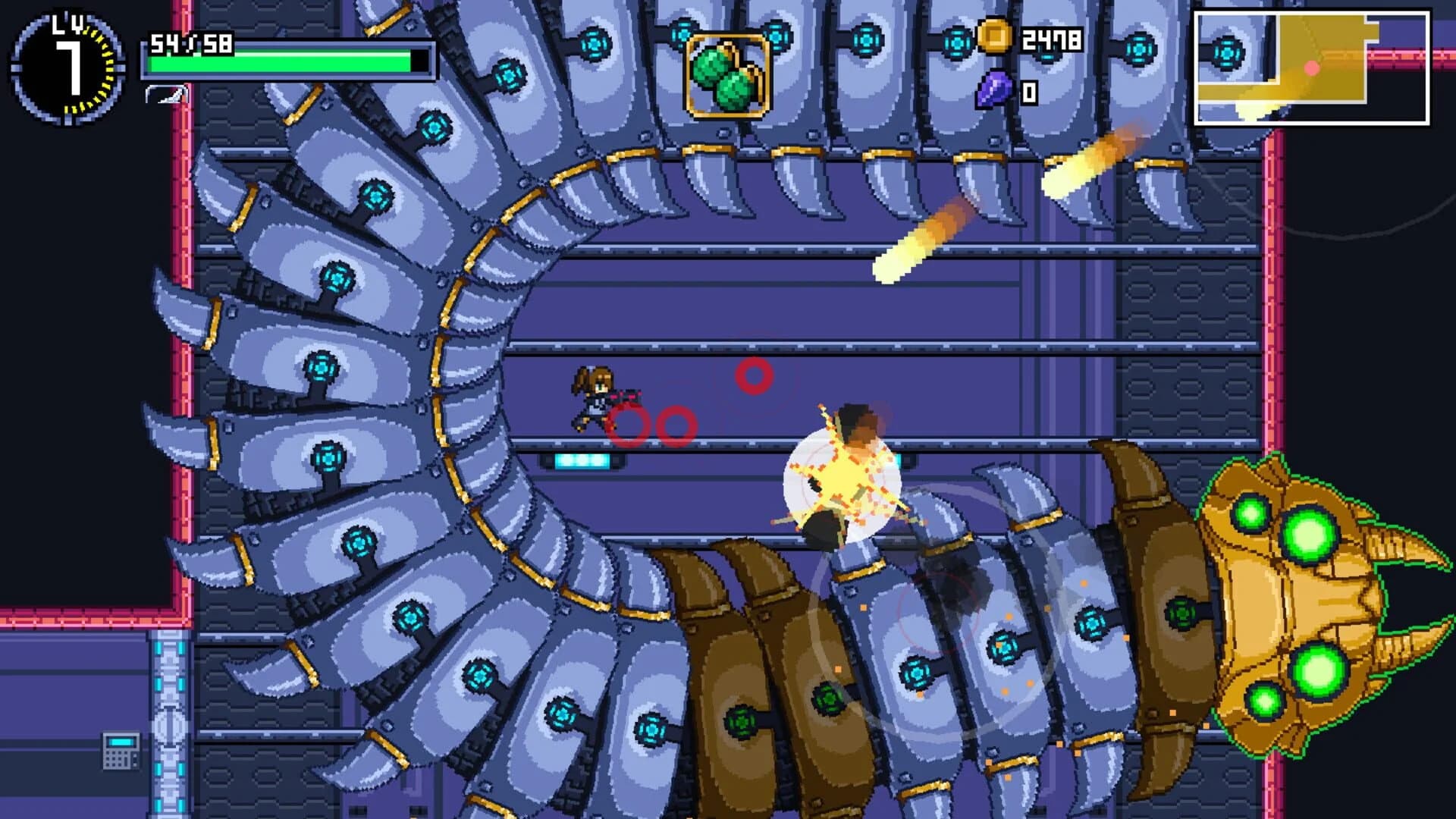This screenshot has width=1456, height=819.
Task: Click the glowing explosion hit effect
Action: click(842, 474)
